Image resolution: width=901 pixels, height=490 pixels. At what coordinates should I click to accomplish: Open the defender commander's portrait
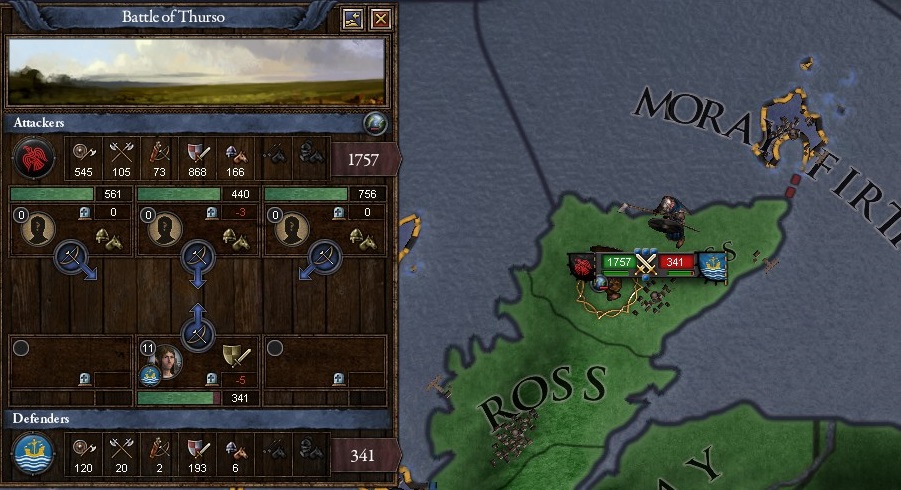click(x=167, y=362)
